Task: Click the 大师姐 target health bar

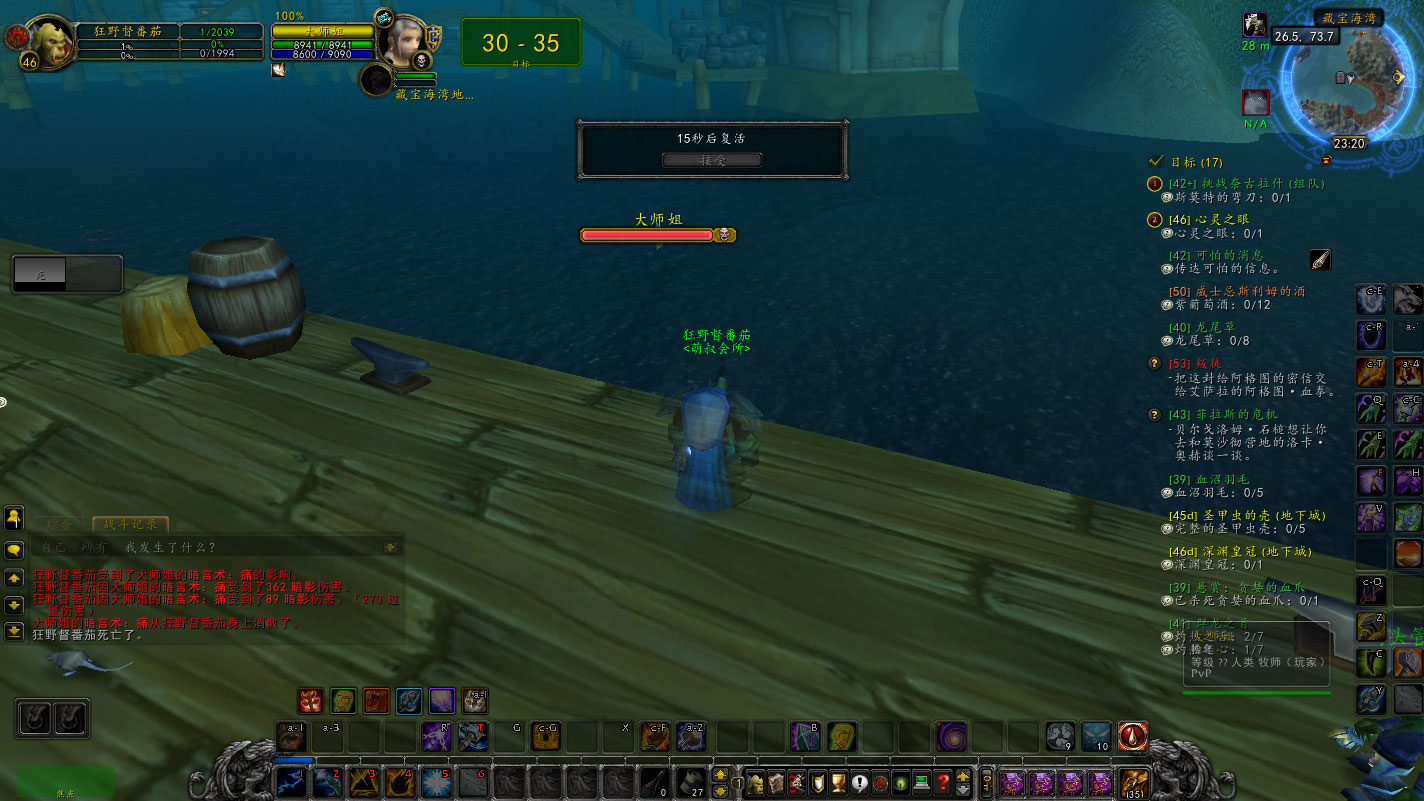Action: point(648,234)
